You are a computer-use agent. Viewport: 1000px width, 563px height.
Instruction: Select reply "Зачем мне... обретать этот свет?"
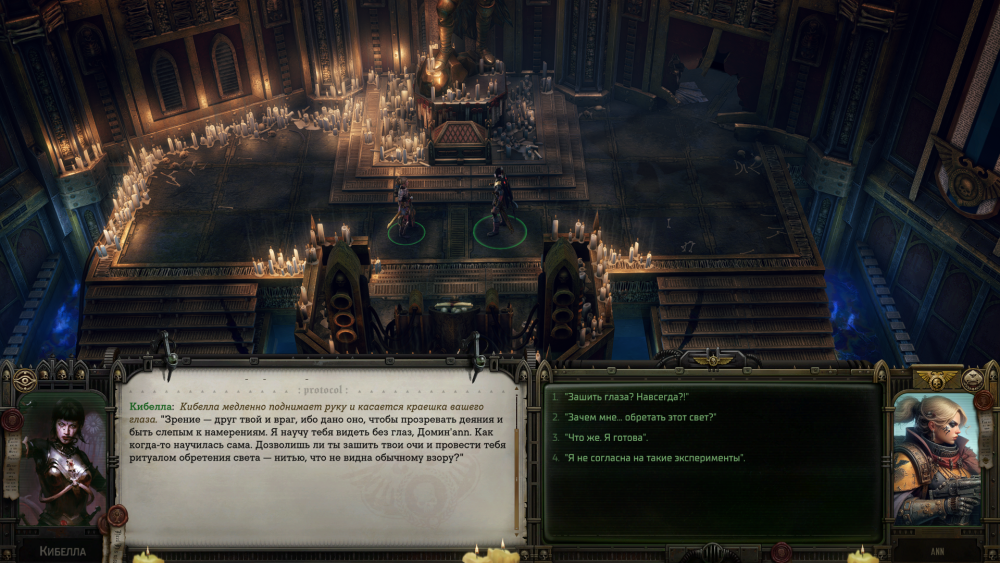point(640,418)
